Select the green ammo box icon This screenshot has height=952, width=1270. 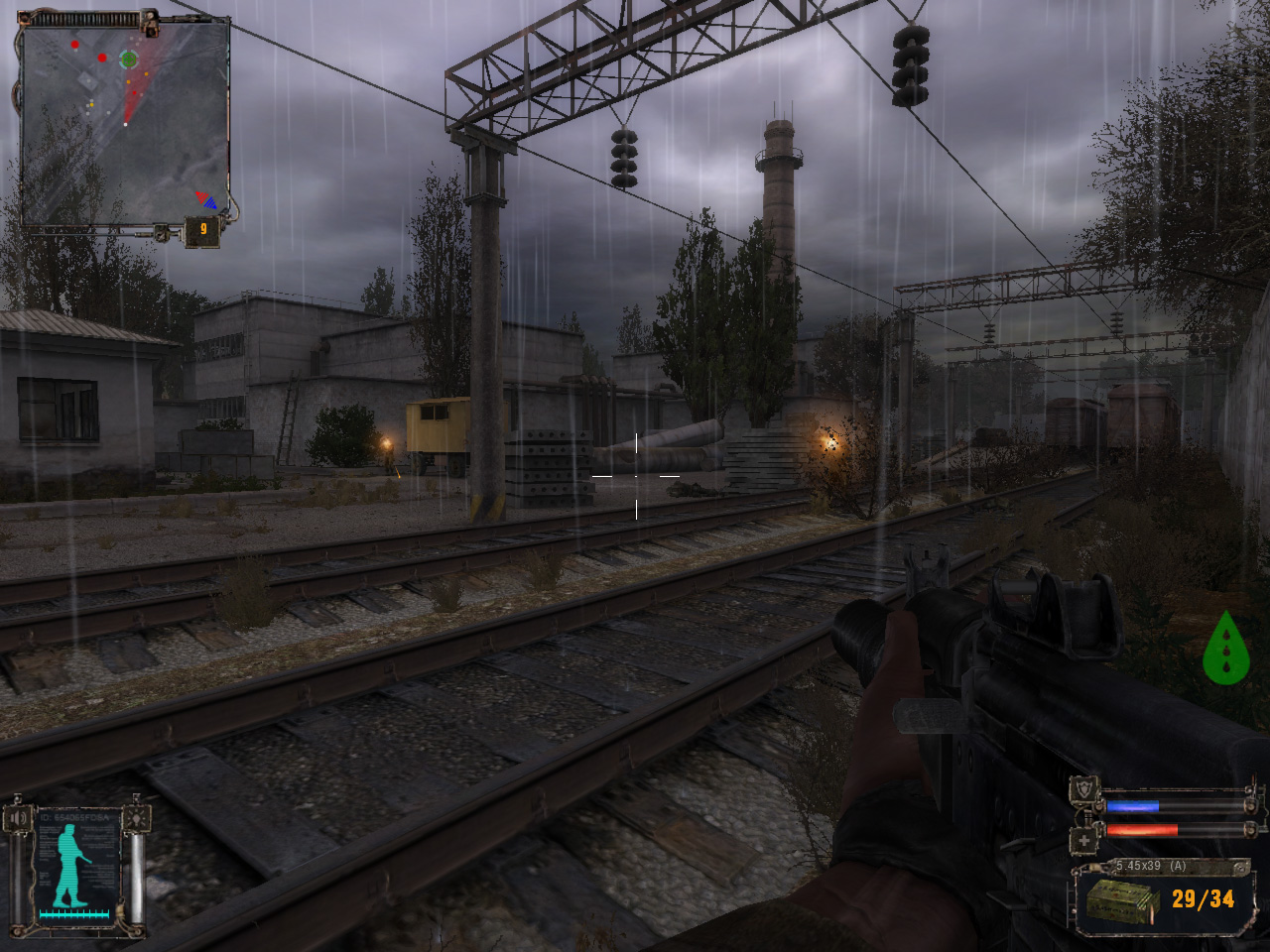click(1122, 900)
